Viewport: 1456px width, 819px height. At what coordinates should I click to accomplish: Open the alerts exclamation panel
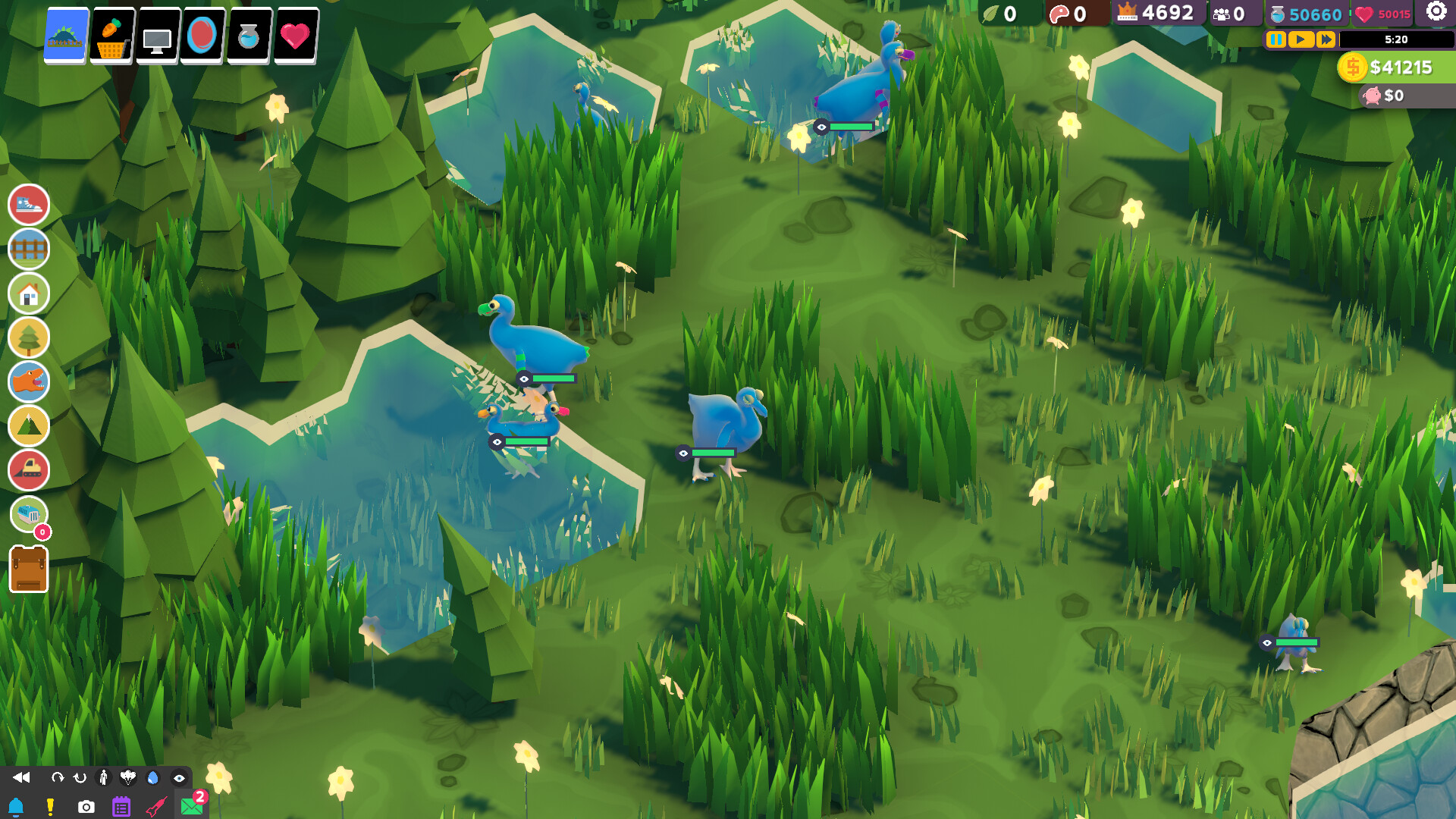click(x=51, y=805)
